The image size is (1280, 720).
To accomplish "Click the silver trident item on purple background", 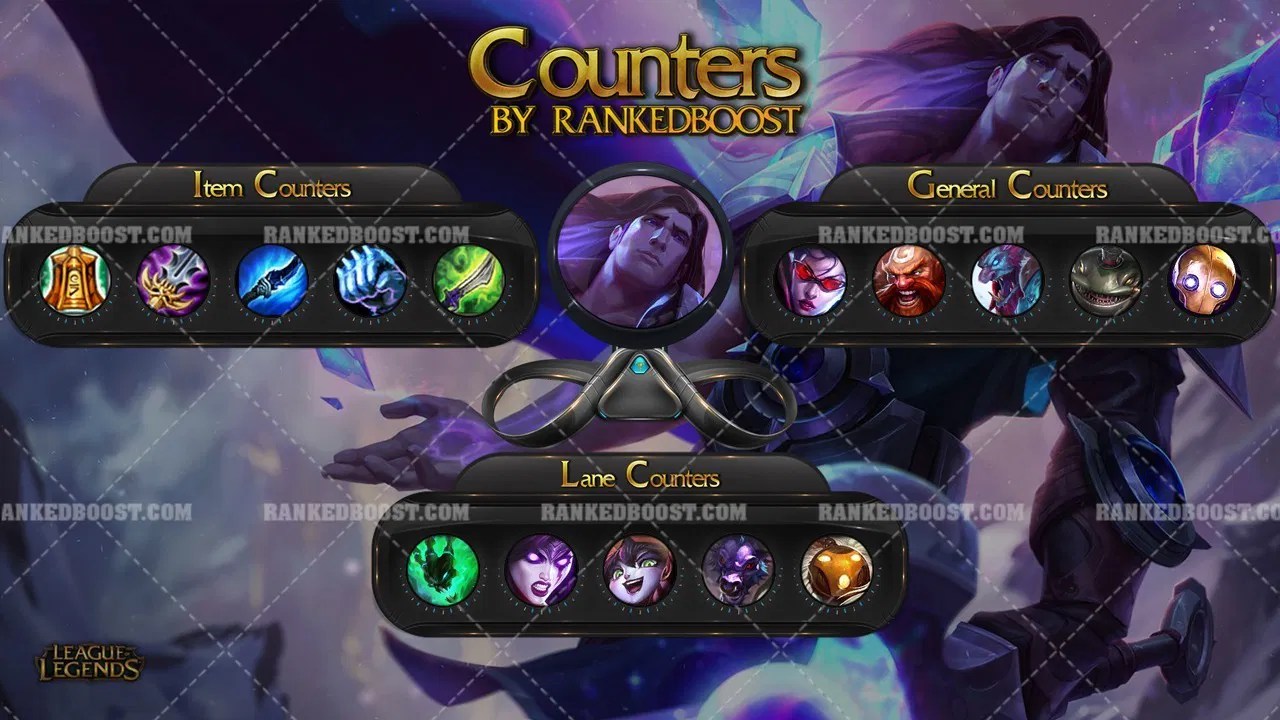I will tap(173, 279).
